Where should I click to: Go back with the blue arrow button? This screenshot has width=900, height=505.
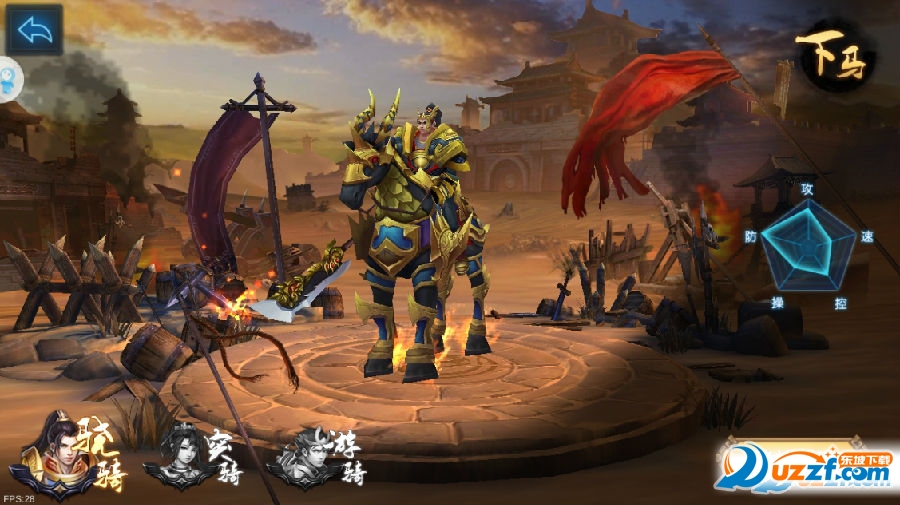pyautogui.click(x=35, y=30)
